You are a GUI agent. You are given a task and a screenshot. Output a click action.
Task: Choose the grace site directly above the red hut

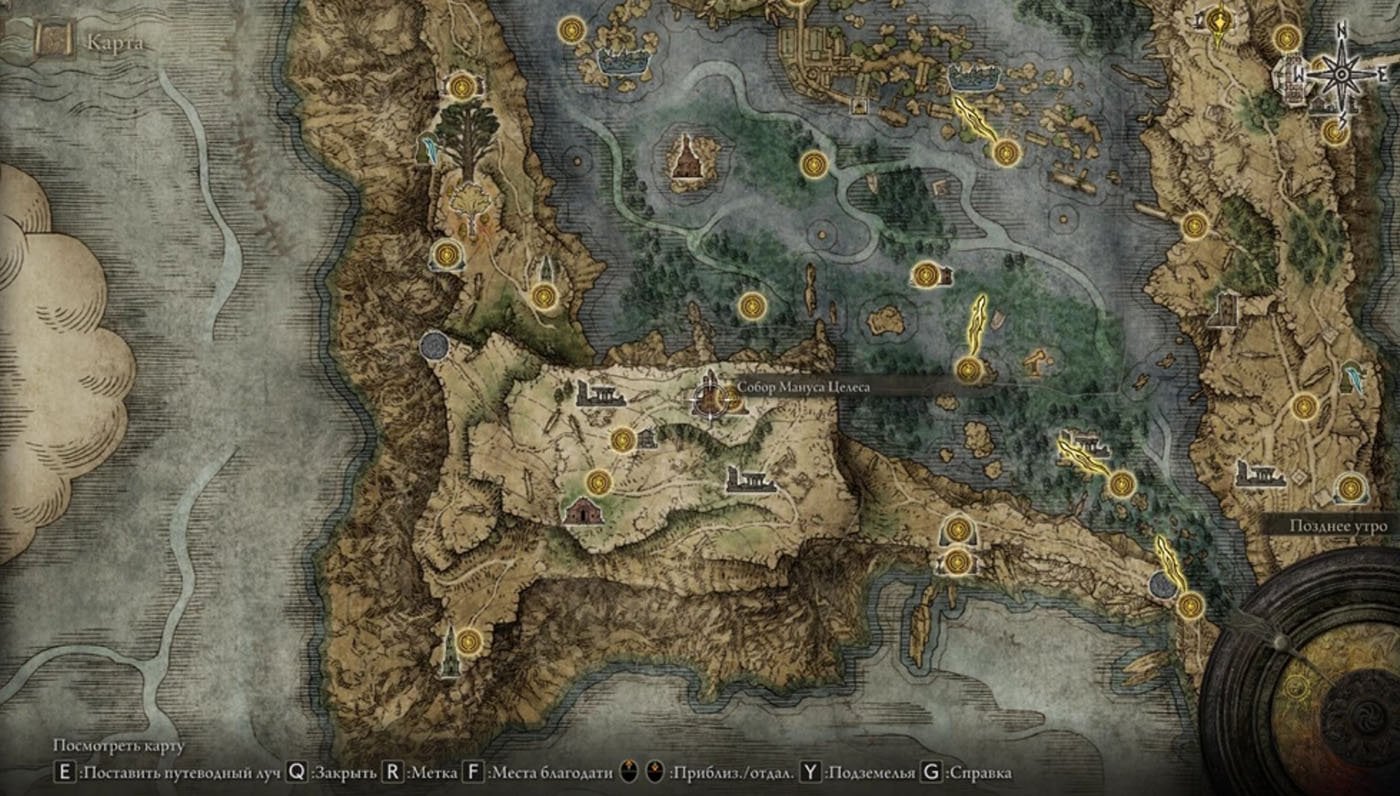coord(599,482)
